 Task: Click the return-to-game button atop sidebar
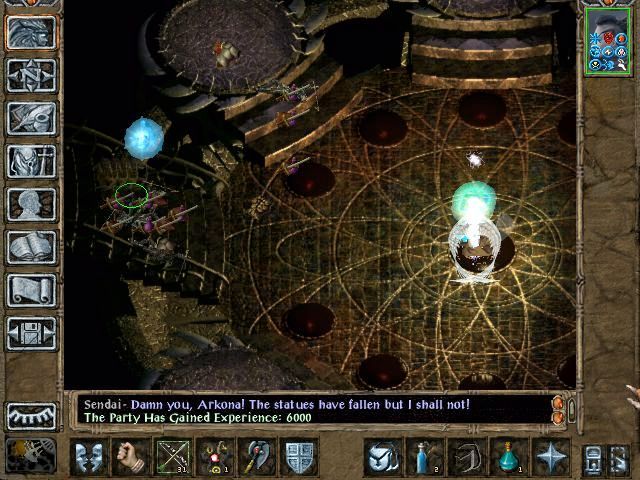coord(31,32)
